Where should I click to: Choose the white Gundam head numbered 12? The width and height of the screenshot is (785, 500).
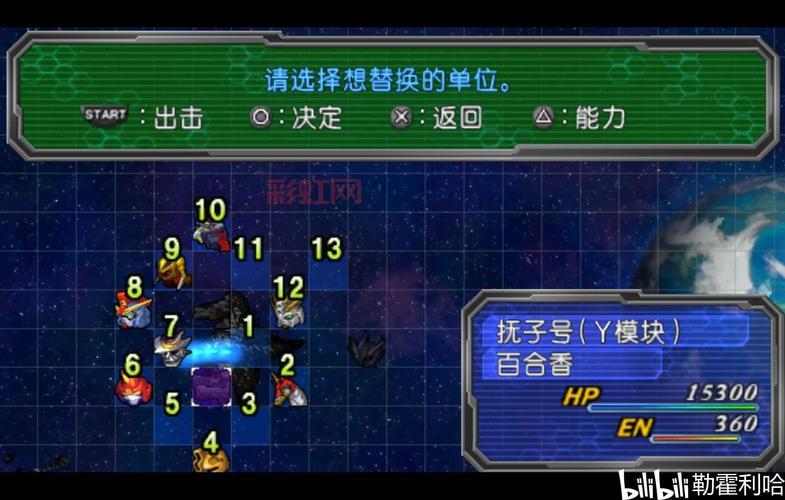pyautogui.click(x=288, y=310)
